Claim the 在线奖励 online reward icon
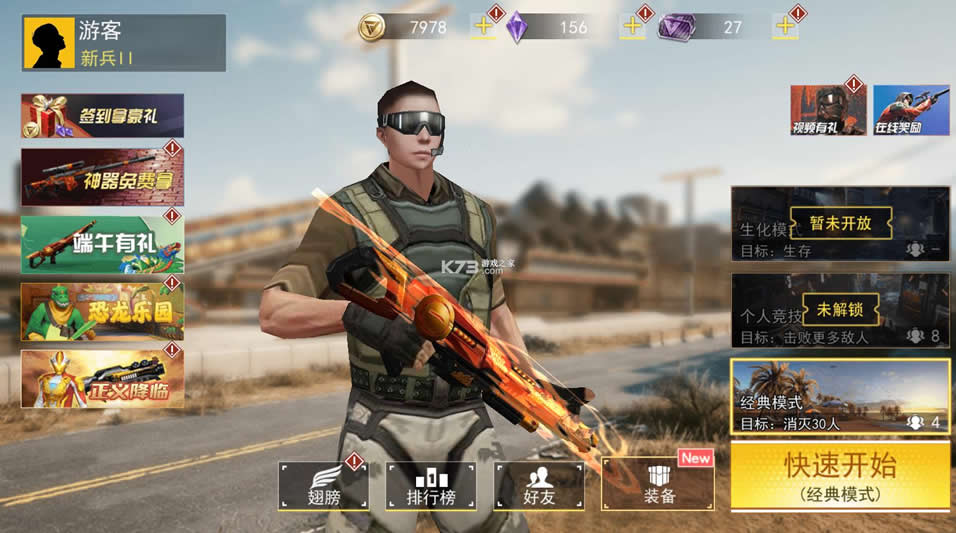The height and width of the screenshot is (533, 956). pyautogui.click(x=911, y=110)
